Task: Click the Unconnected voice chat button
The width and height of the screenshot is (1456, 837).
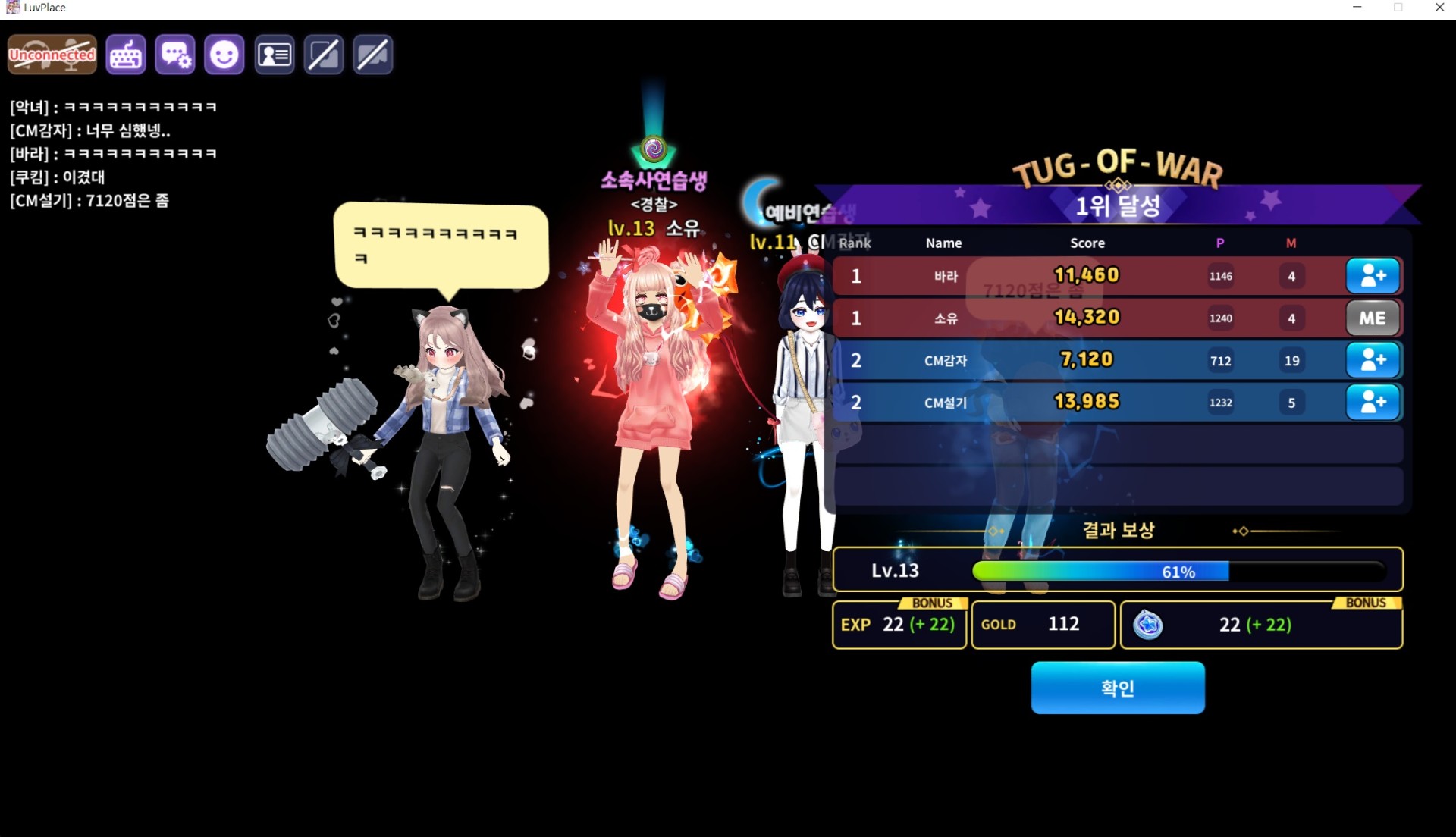Action: [x=52, y=55]
